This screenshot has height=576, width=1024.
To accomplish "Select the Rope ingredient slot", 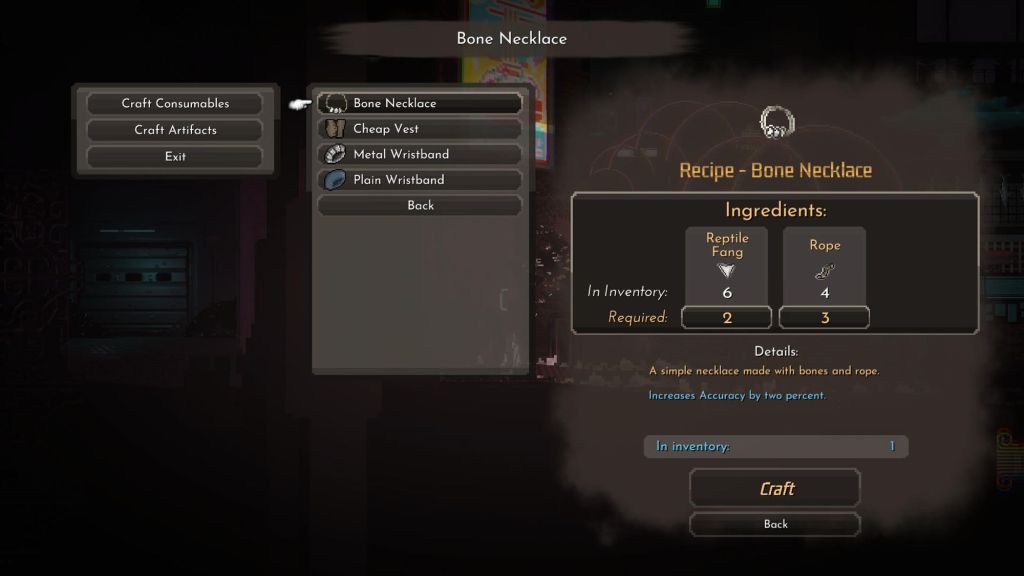I will point(824,266).
